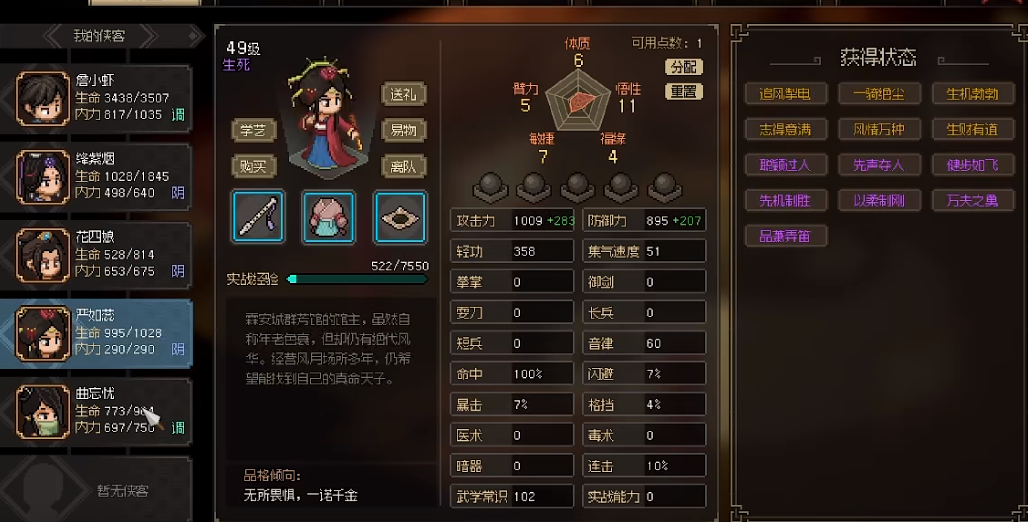The image size is (1028, 522).
Task: Select the accessory equipment slot
Action: coord(400,216)
